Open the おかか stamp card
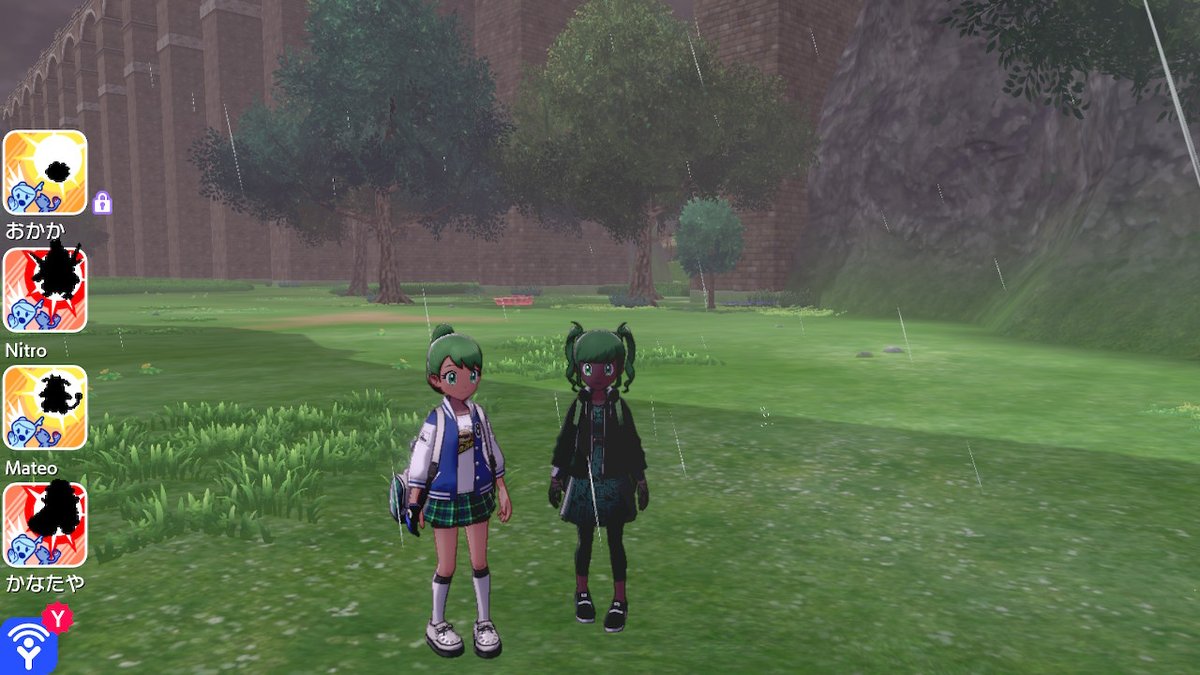Image resolution: width=1200 pixels, height=675 pixels. point(45,172)
